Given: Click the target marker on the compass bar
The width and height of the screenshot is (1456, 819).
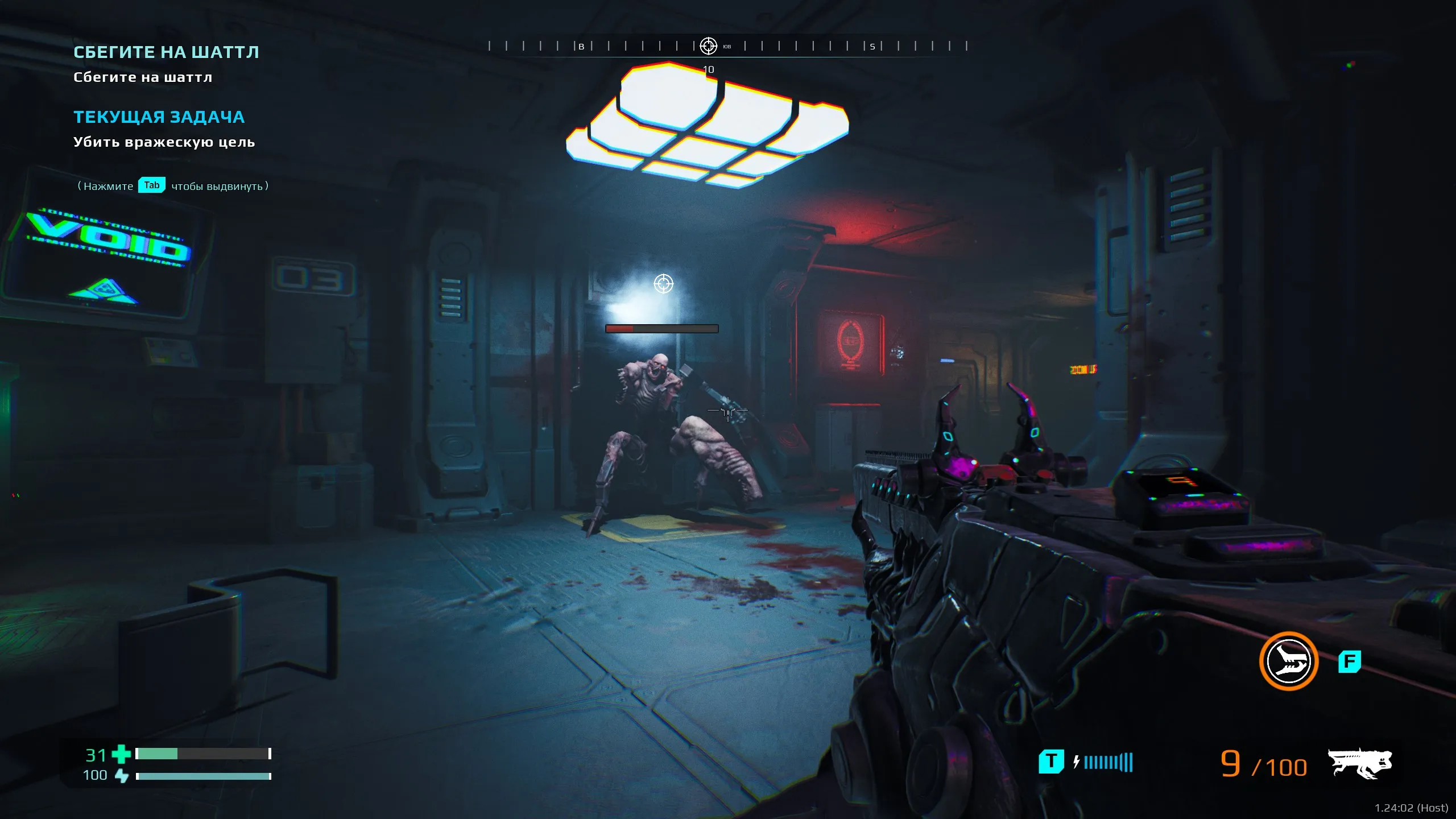Looking at the screenshot, I should (708, 45).
